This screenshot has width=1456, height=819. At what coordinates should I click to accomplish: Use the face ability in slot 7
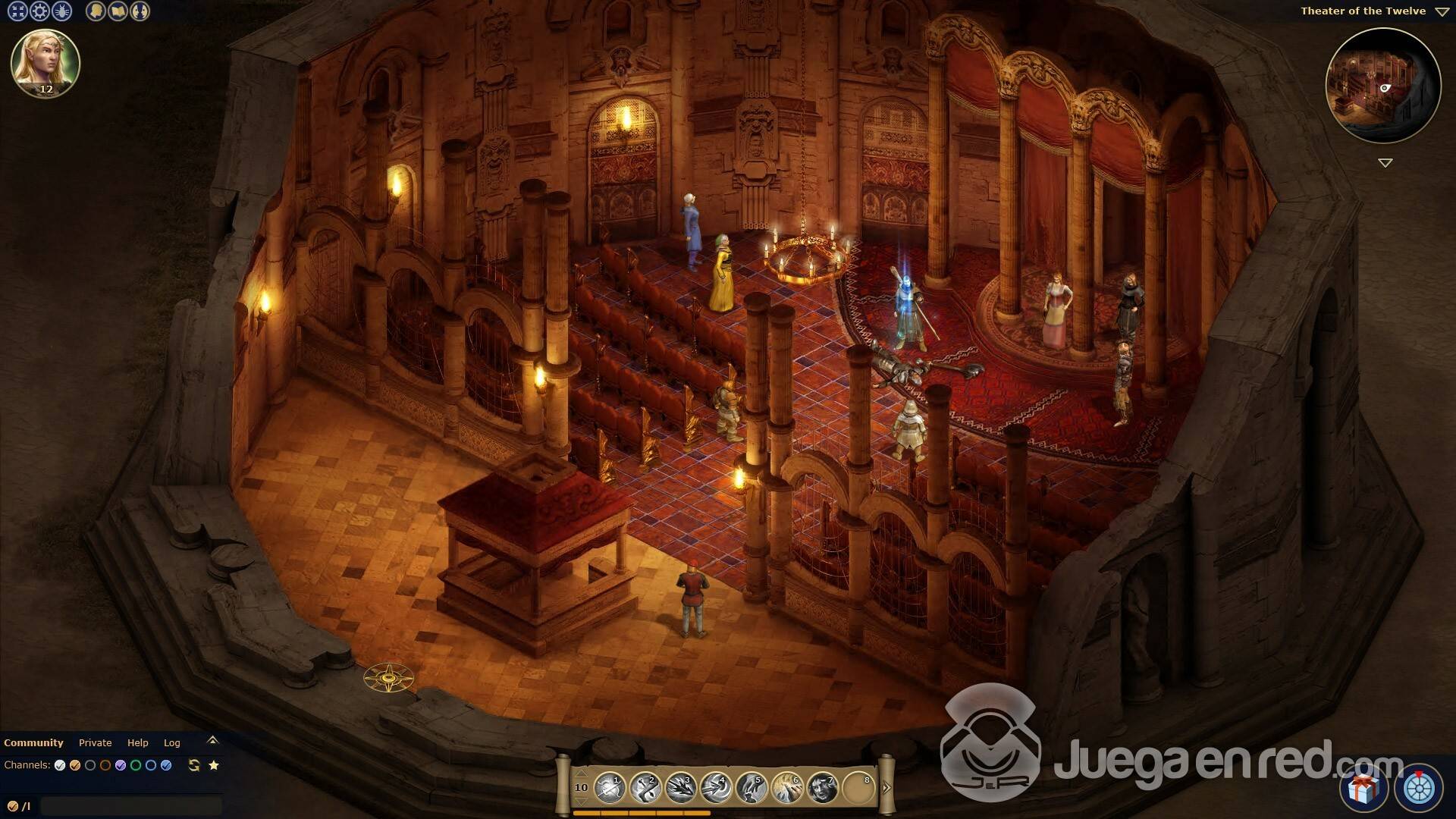[822, 788]
